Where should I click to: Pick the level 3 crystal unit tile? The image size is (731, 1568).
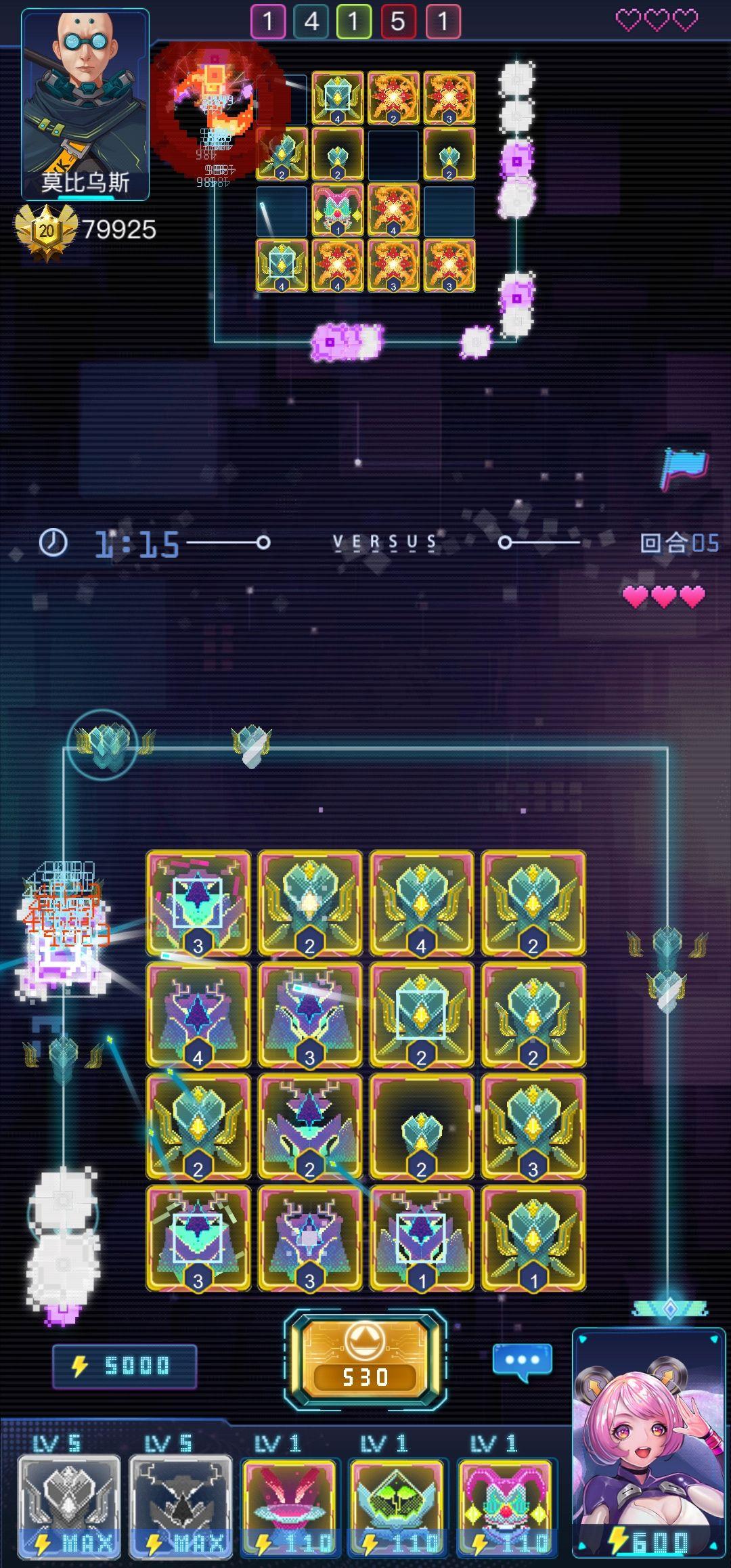pyautogui.click(x=533, y=1126)
